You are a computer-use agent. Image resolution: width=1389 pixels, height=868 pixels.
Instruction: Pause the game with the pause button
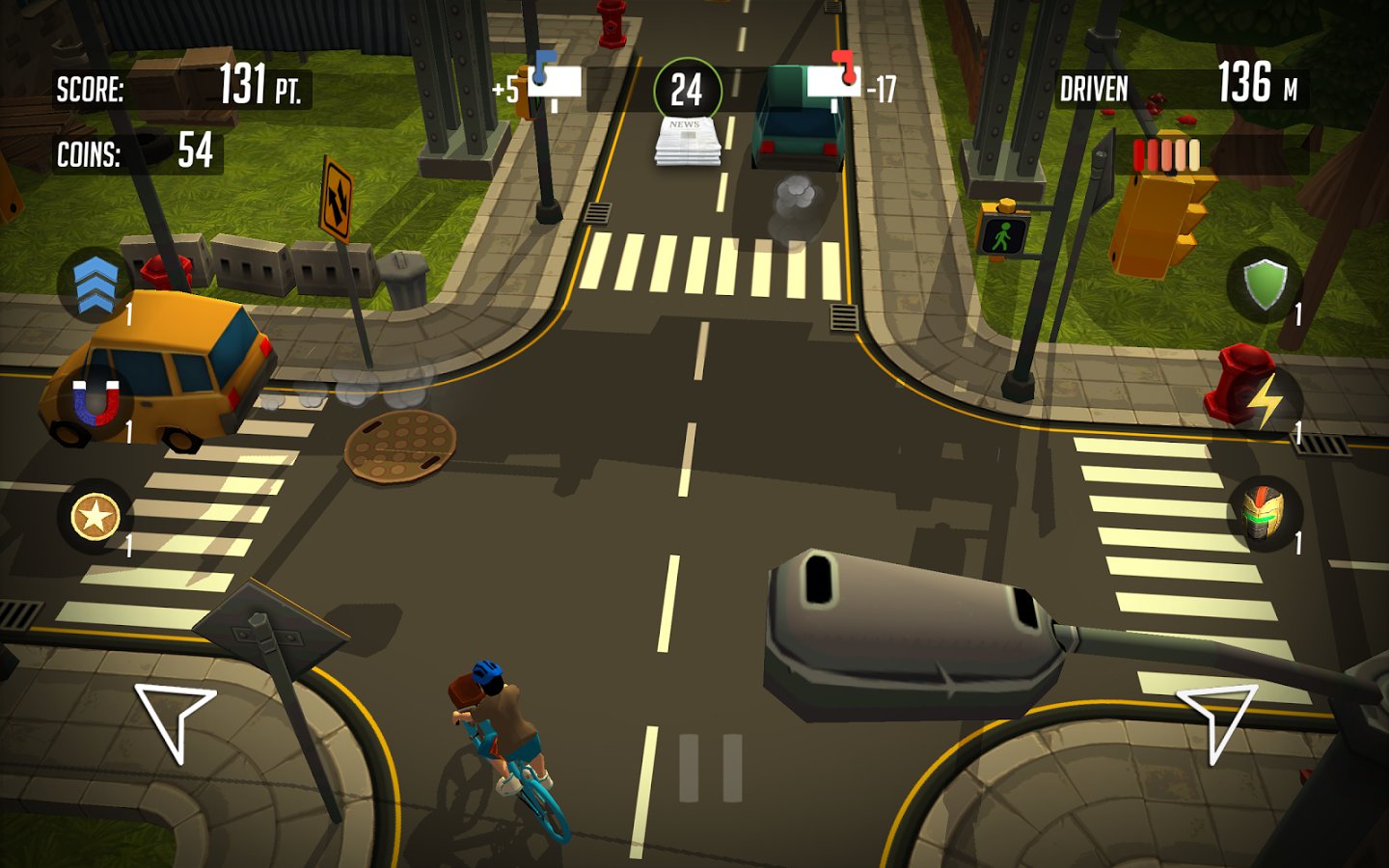click(x=711, y=768)
